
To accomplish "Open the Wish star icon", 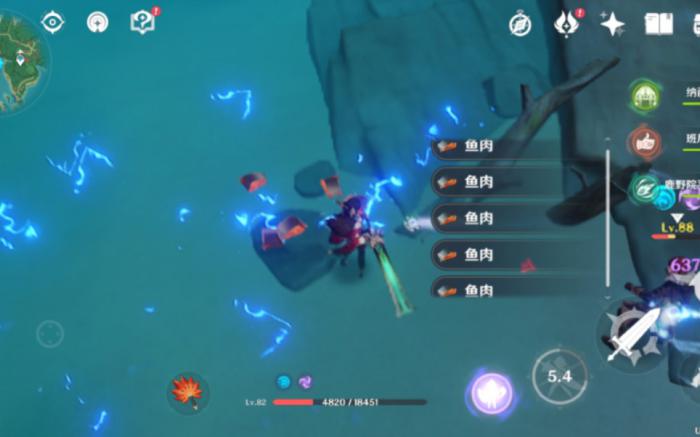I will [x=612, y=24].
